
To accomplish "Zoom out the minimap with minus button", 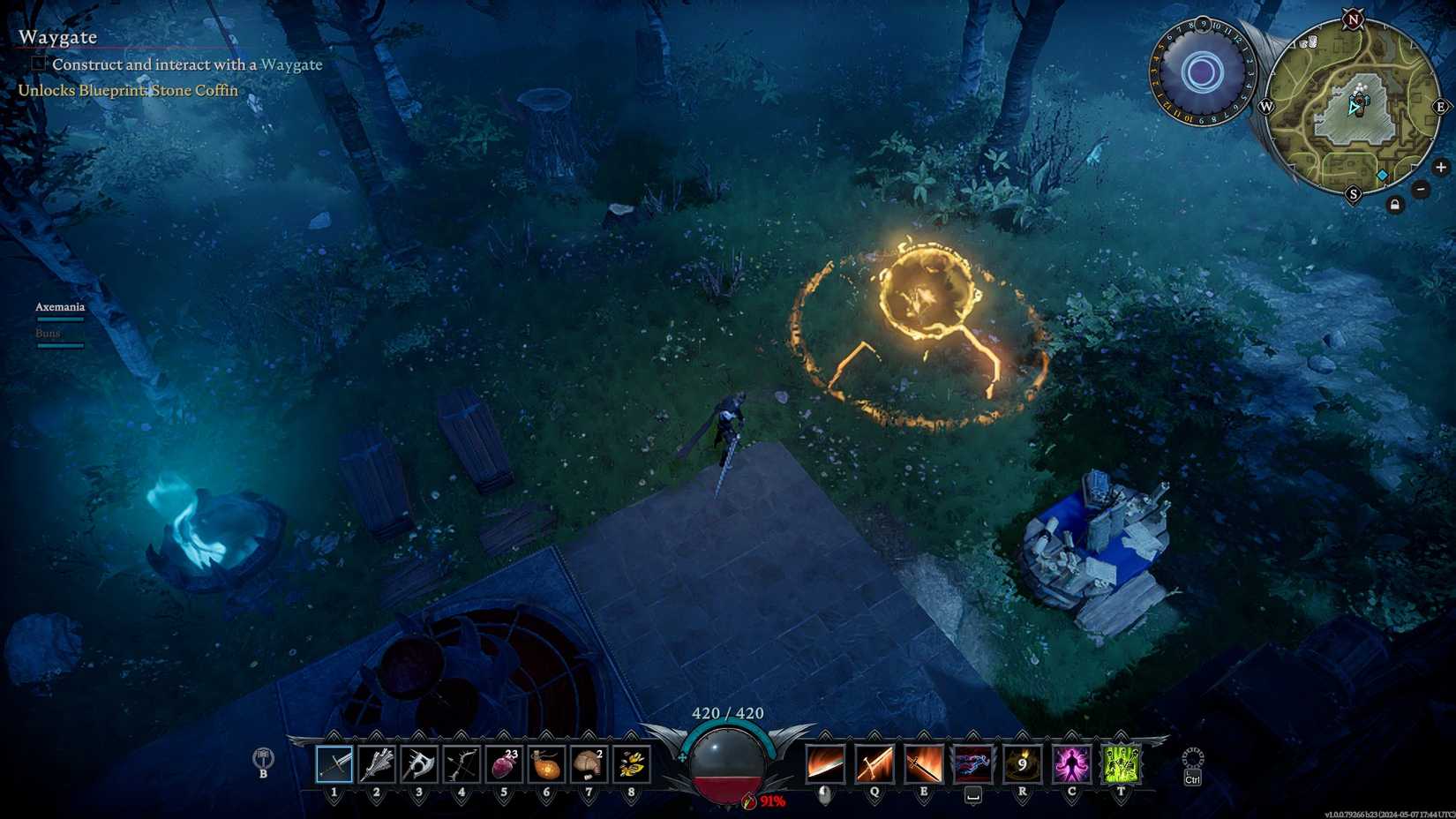I will pyautogui.click(x=1421, y=188).
